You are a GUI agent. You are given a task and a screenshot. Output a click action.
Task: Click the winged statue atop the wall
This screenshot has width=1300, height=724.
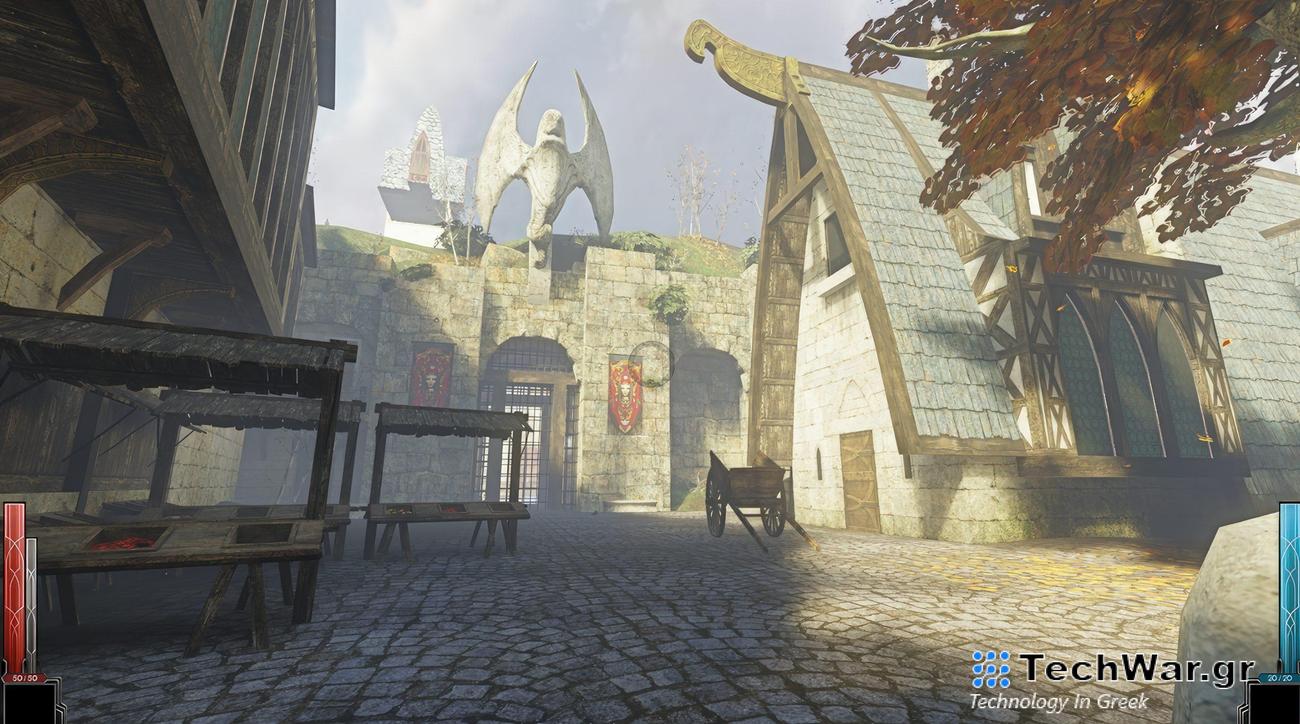pyautogui.click(x=547, y=155)
